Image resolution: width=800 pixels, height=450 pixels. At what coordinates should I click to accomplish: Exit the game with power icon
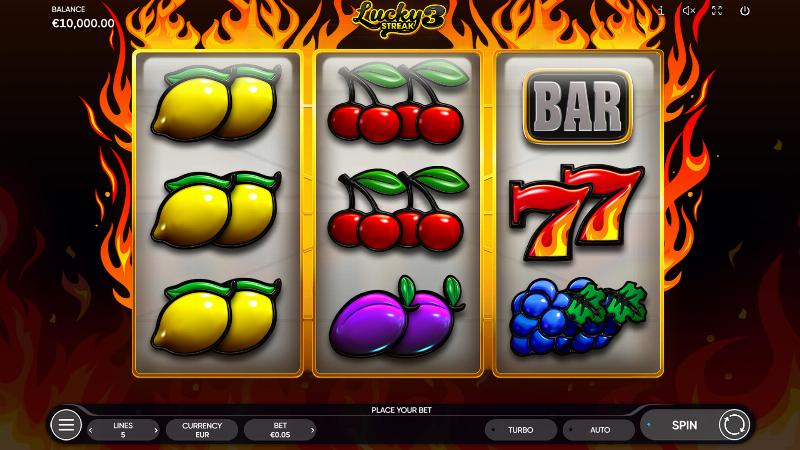[745, 10]
